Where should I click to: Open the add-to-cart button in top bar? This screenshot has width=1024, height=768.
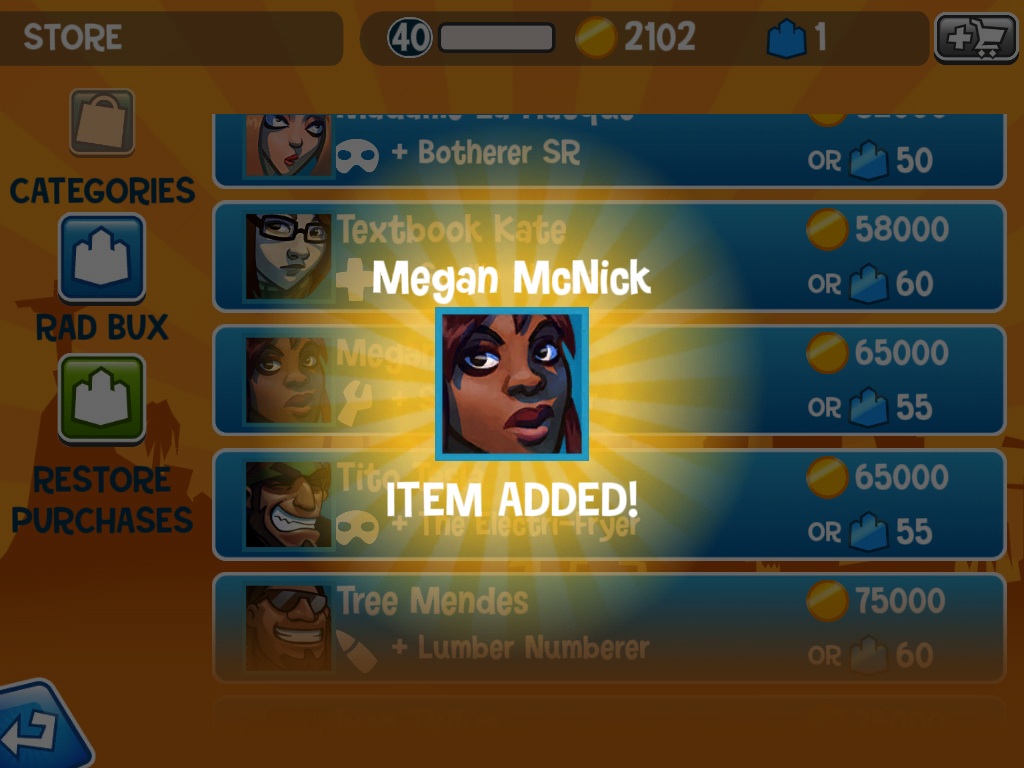tap(969, 39)
